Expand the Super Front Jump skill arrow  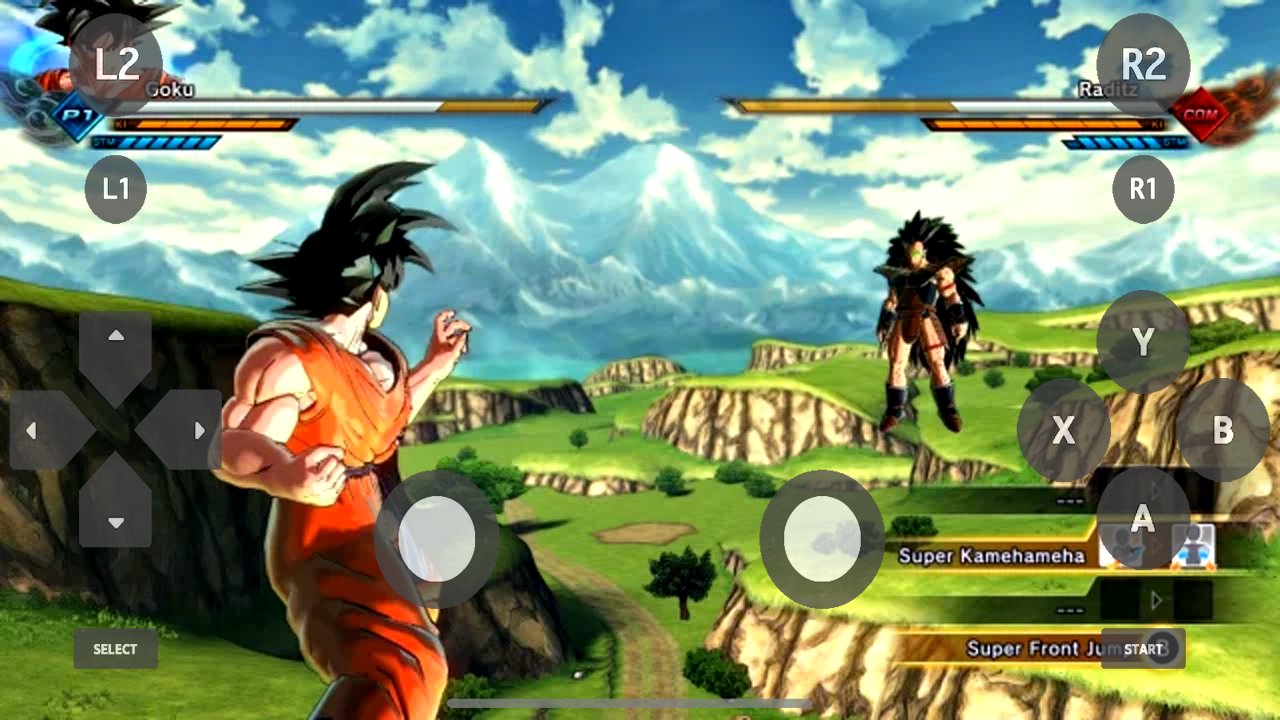coord(1157,601)
